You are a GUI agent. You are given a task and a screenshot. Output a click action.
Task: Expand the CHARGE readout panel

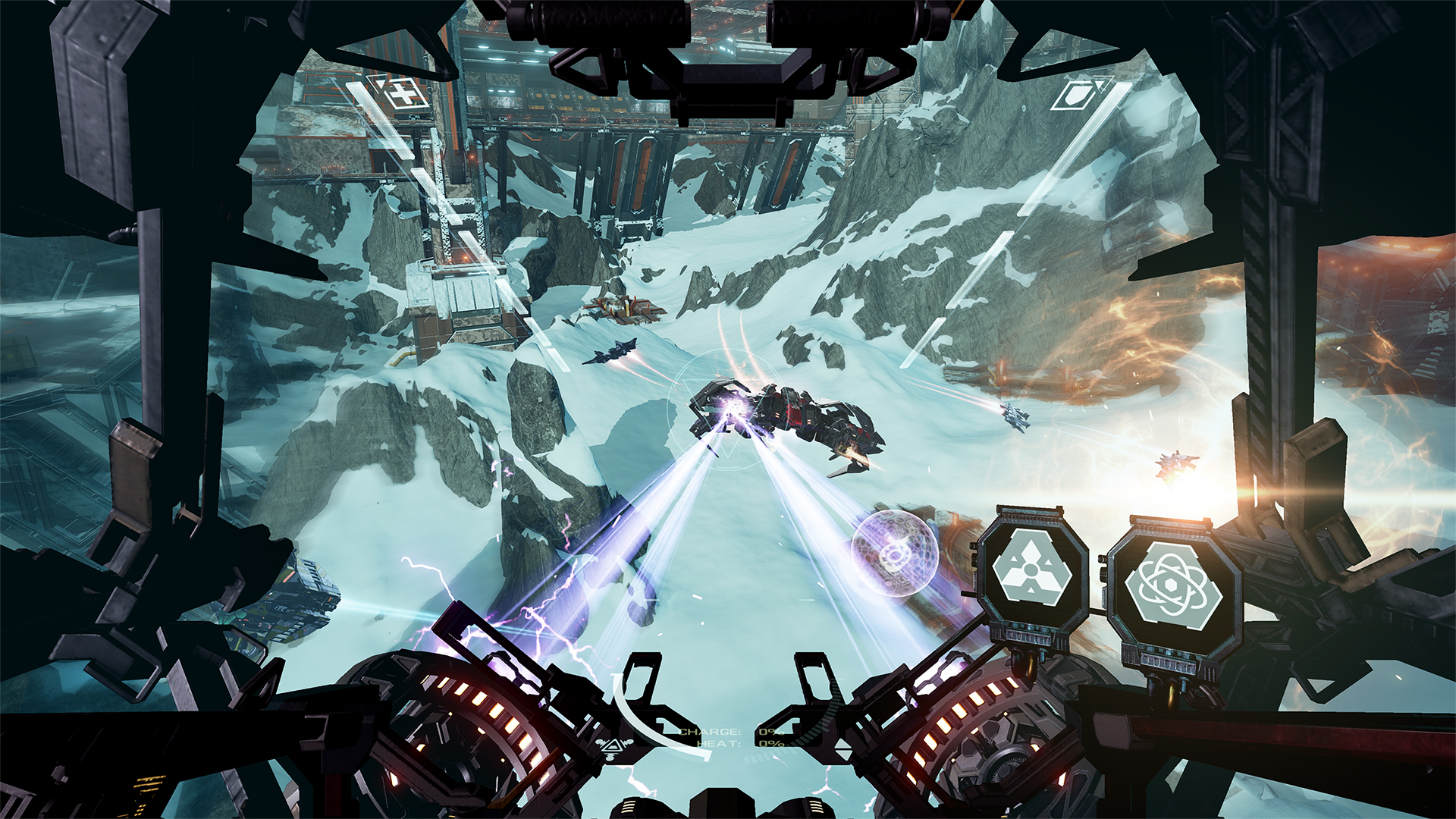[709, 731]
